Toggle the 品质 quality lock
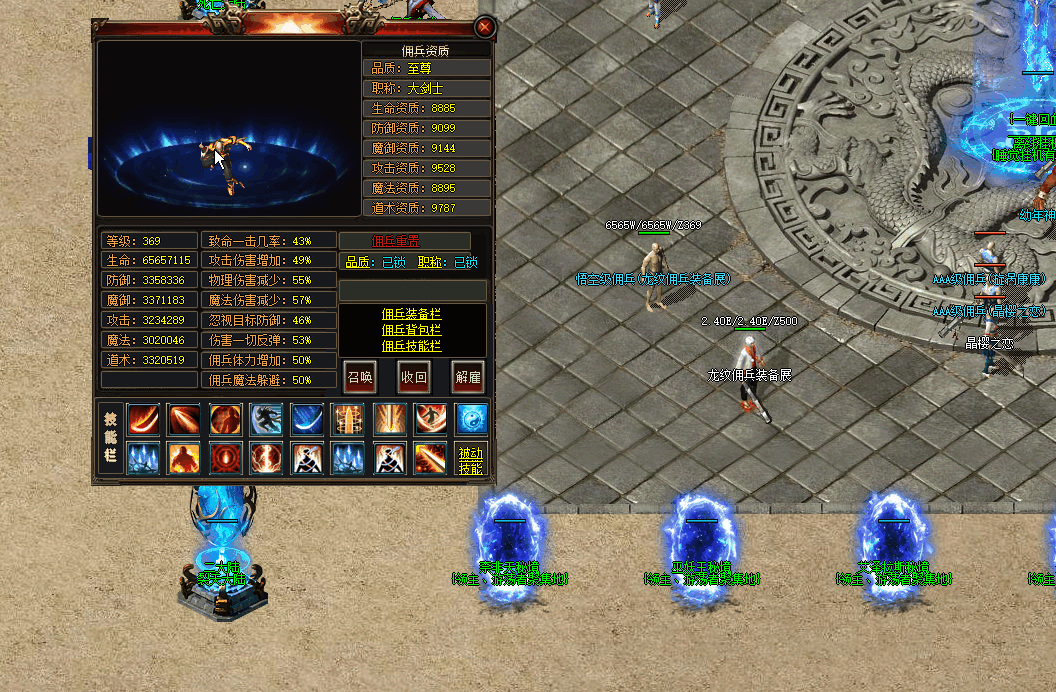Image resolution: width=1056 pixels, height=692 pixels. (393, 263)
